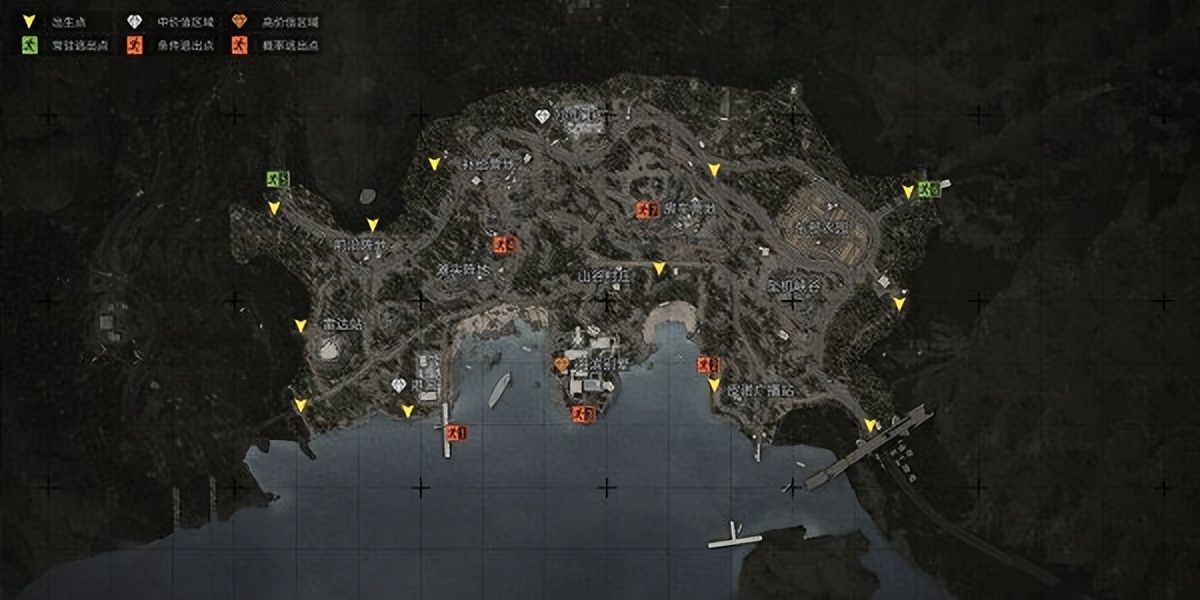
Task: Toggle the white diamond medium-value area legend
Action: click(x=135, y=21)
